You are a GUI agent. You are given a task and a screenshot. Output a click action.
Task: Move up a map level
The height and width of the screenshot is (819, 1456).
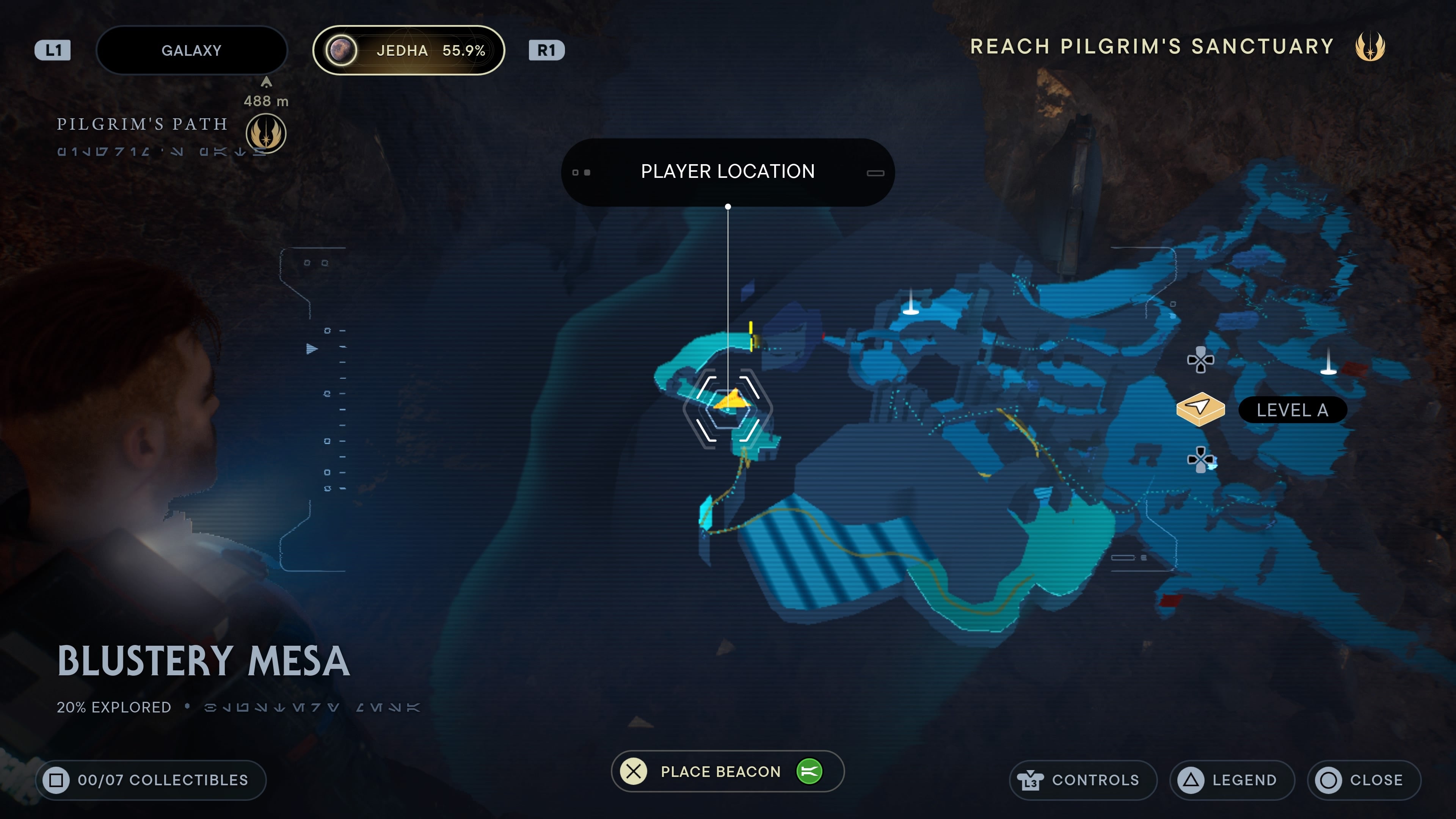1200,360
